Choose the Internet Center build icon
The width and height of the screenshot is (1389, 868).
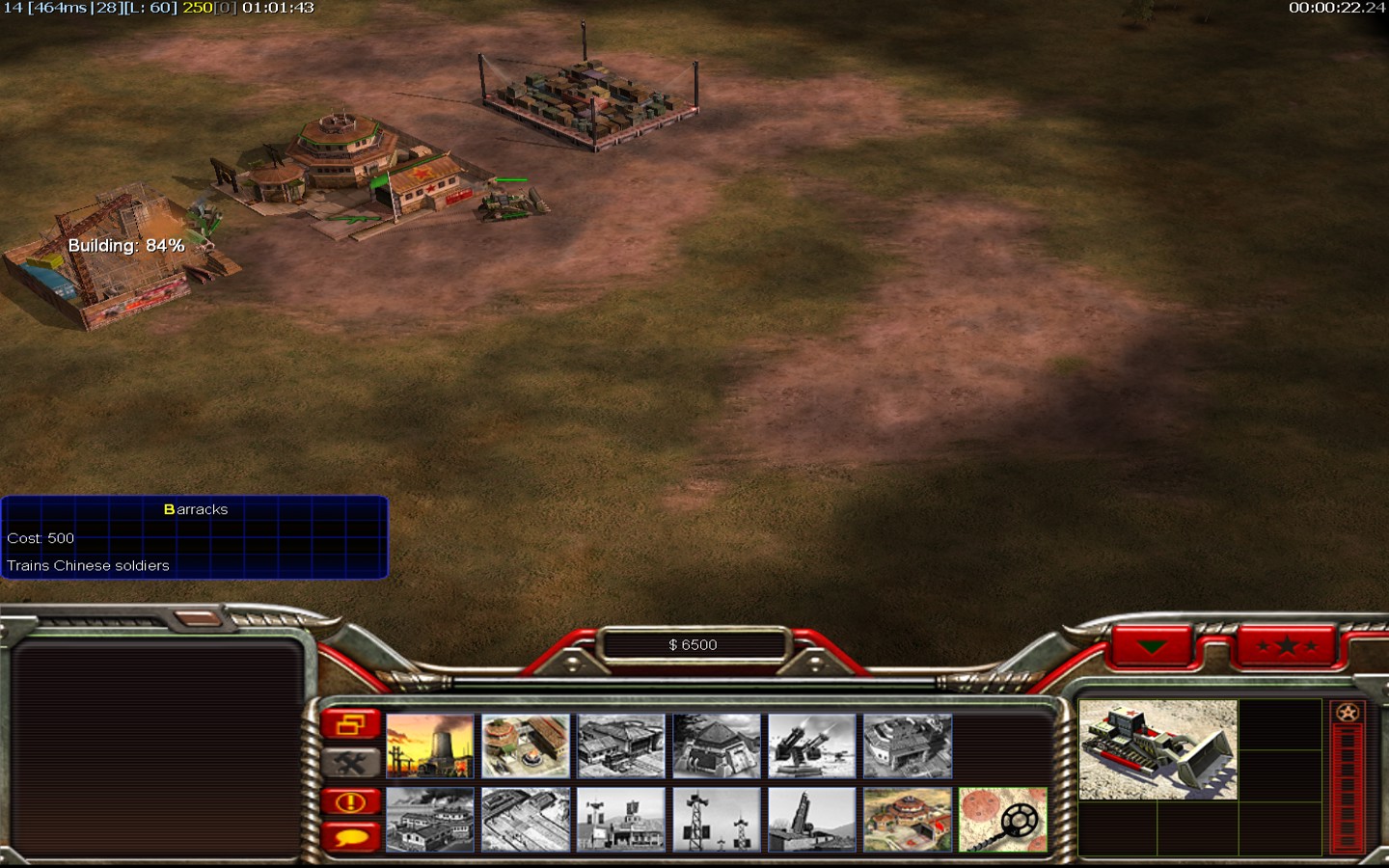point(620,820)
